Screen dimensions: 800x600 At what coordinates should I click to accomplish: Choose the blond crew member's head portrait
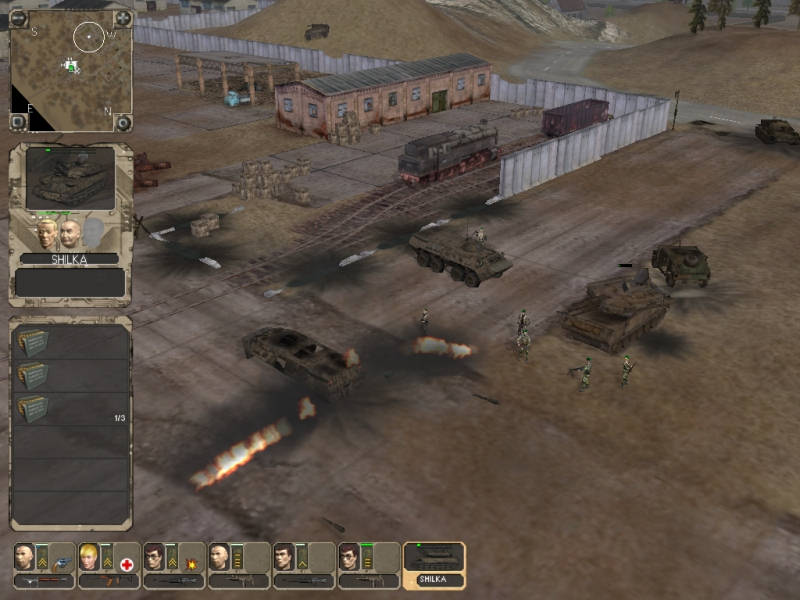pos(47,233)
